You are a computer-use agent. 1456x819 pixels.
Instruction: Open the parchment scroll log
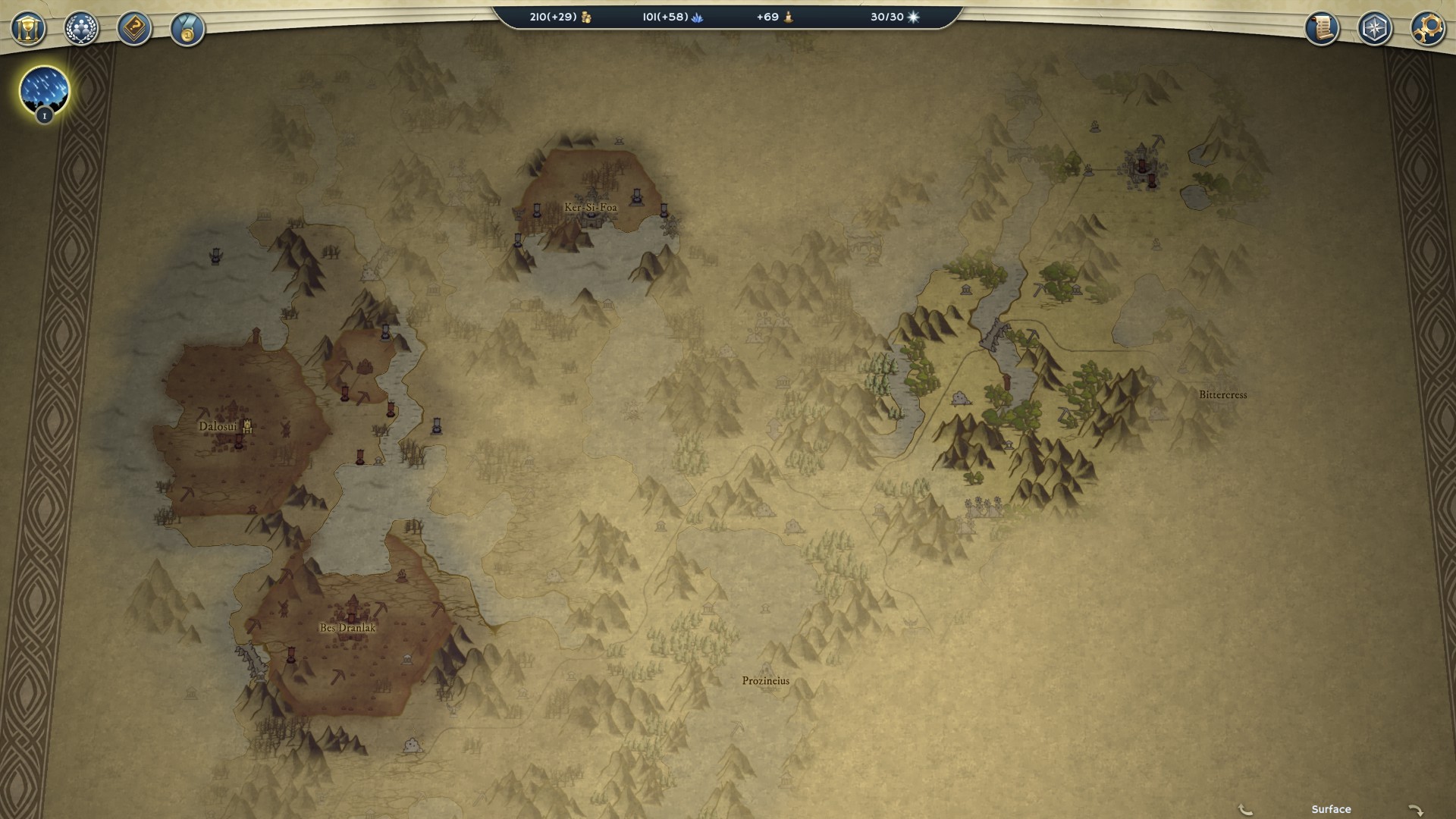[1322, 29]
